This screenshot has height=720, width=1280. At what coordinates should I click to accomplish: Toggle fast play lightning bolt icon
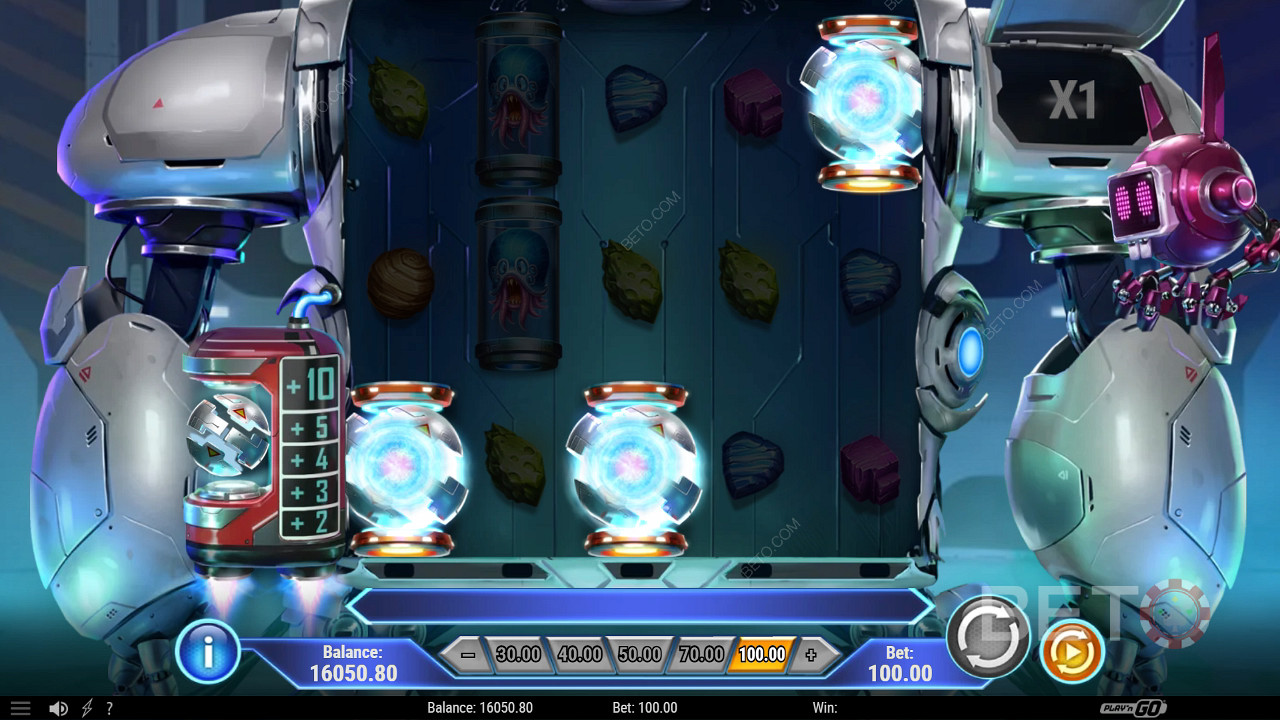(x=87, y=708)
